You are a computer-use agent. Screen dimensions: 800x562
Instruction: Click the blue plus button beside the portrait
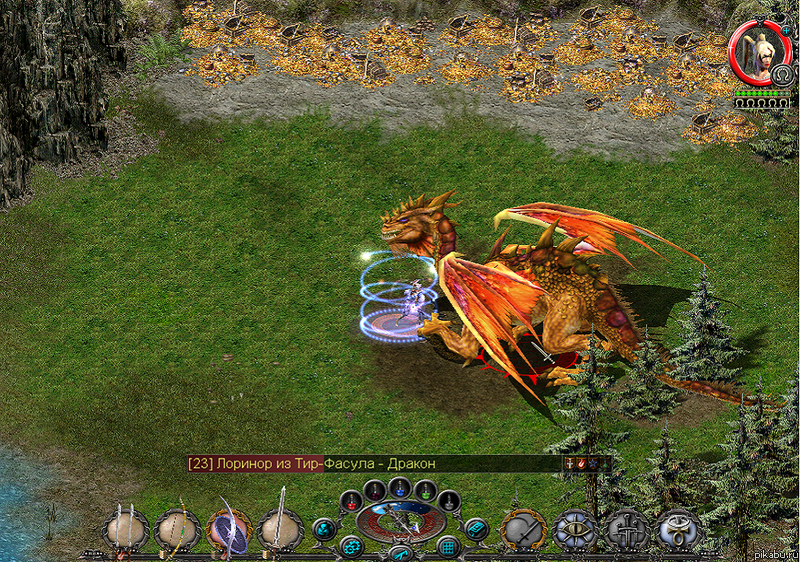785,31
